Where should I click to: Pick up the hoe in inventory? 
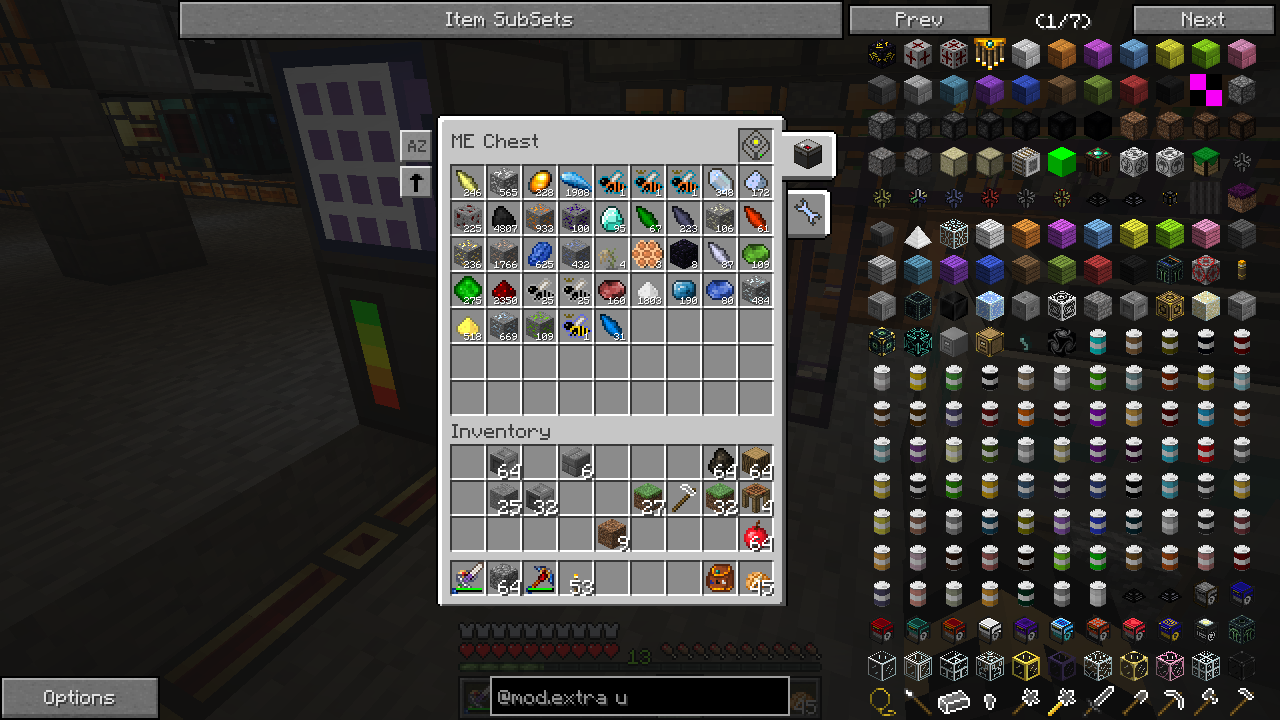(684, 499)
